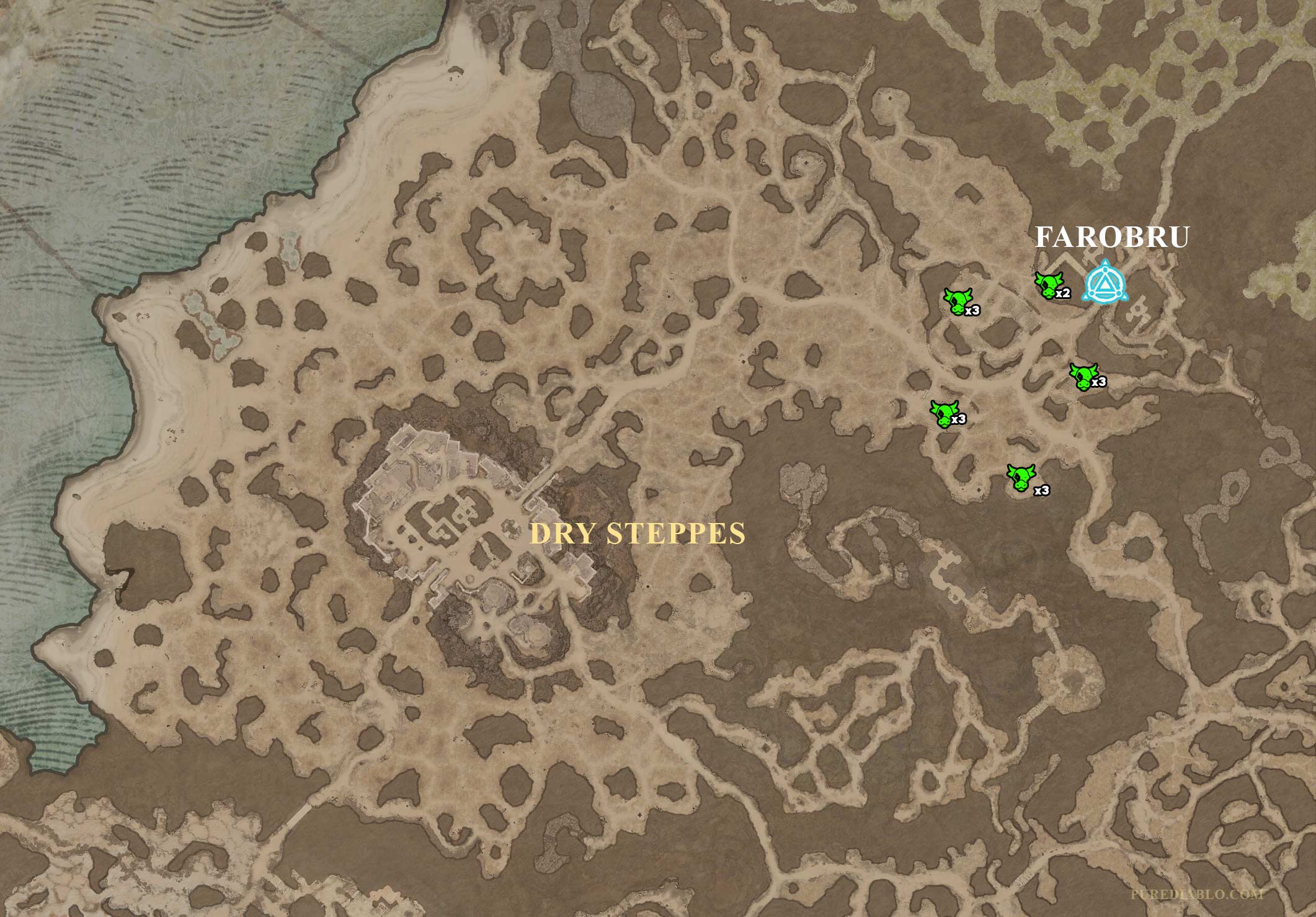
Task: Click the green cow marker labeled x2
Action: coord(1049,285)
